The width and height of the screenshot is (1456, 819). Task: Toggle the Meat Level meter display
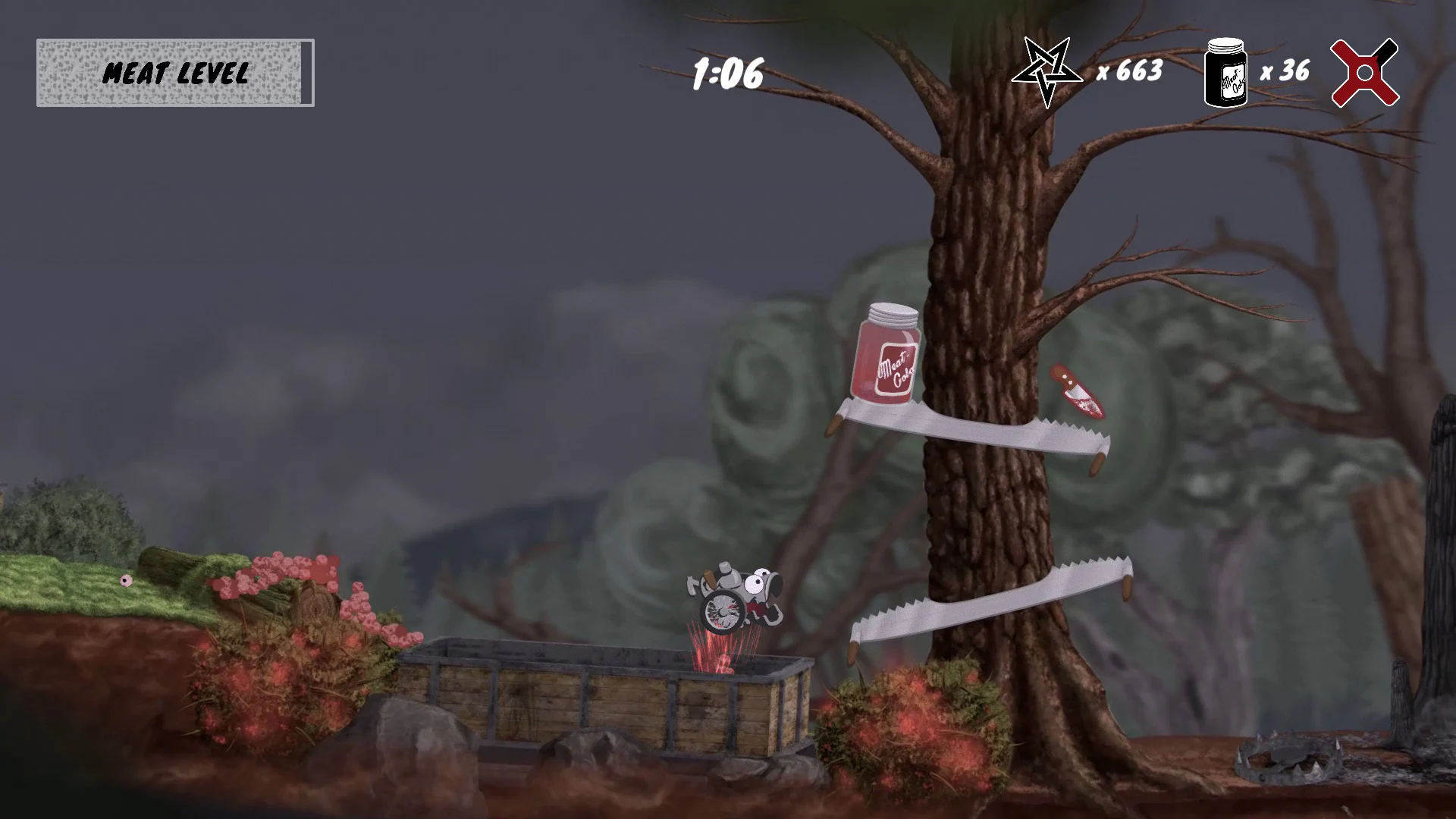(174, 74)
